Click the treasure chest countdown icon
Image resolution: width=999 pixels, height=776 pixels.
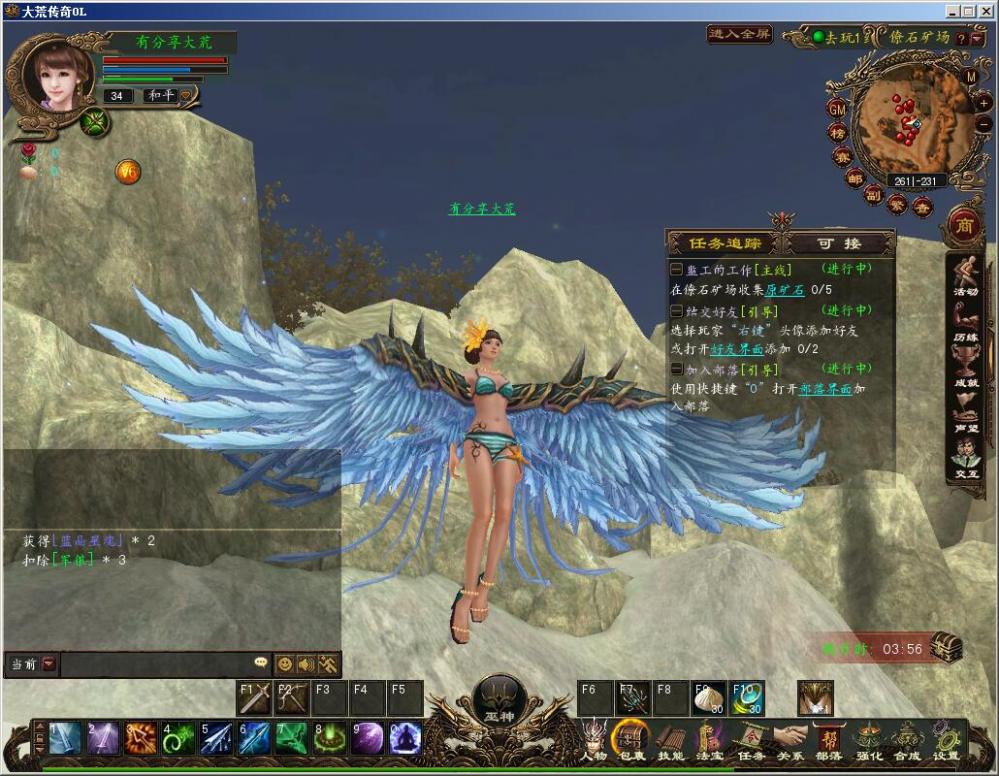coord(945,647)
